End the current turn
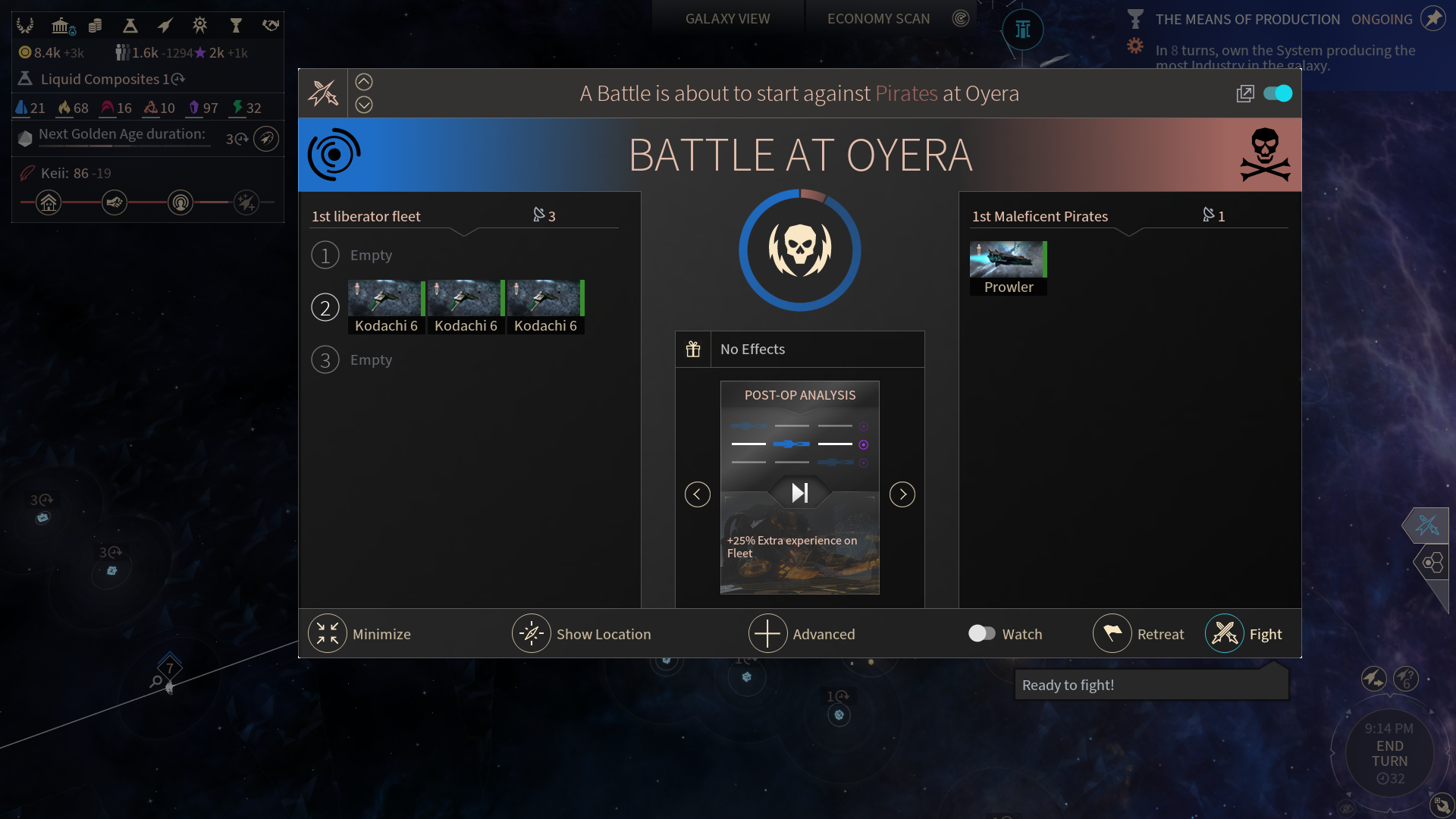 coord(1389,754)
